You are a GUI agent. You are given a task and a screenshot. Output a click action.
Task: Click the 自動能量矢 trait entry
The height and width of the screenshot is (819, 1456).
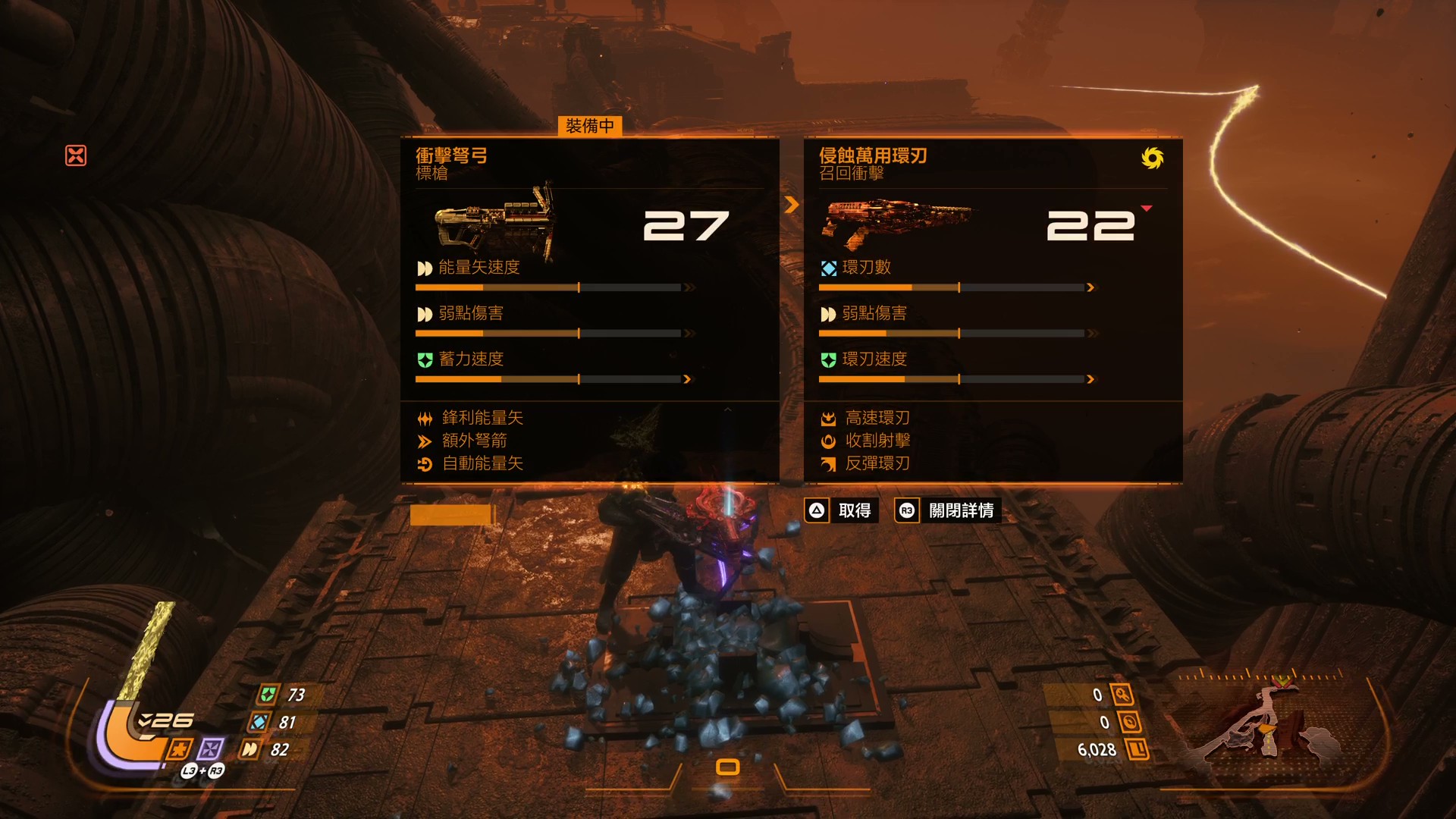tap(482, 463)
